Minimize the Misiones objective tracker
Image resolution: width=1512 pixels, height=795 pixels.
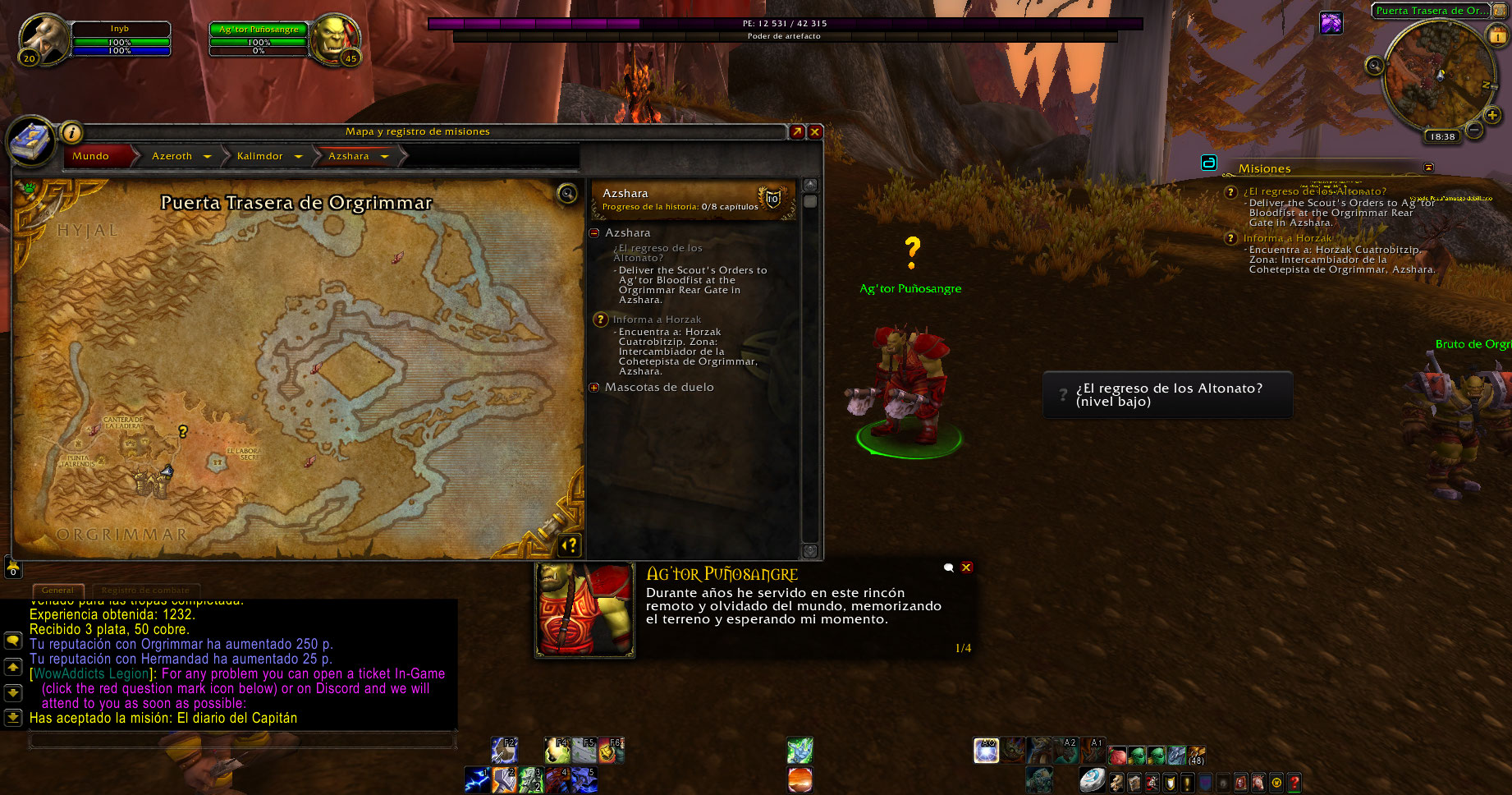1428,168
